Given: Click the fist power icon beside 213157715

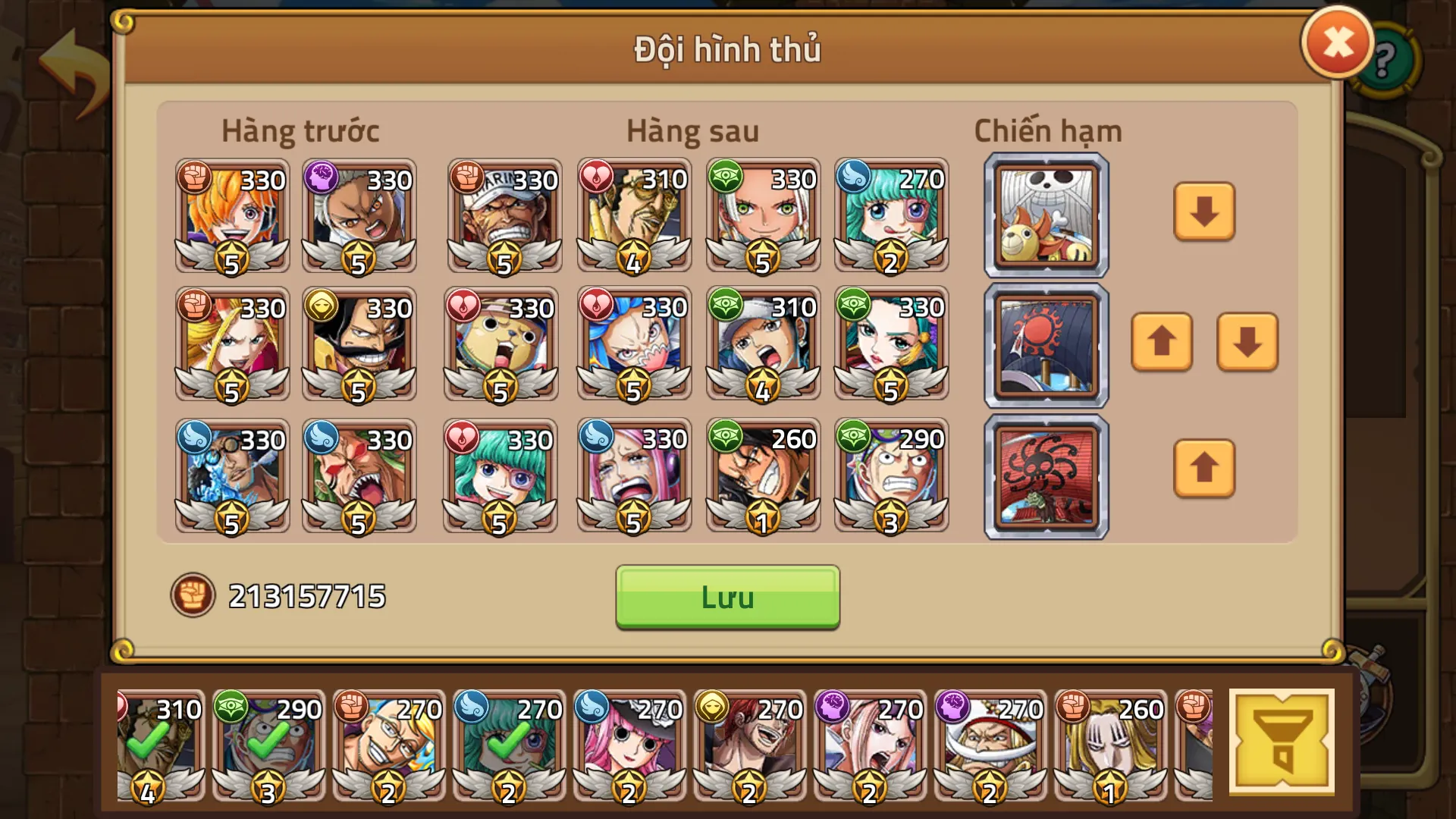Looking at the screenshot, I should [192, 594].
